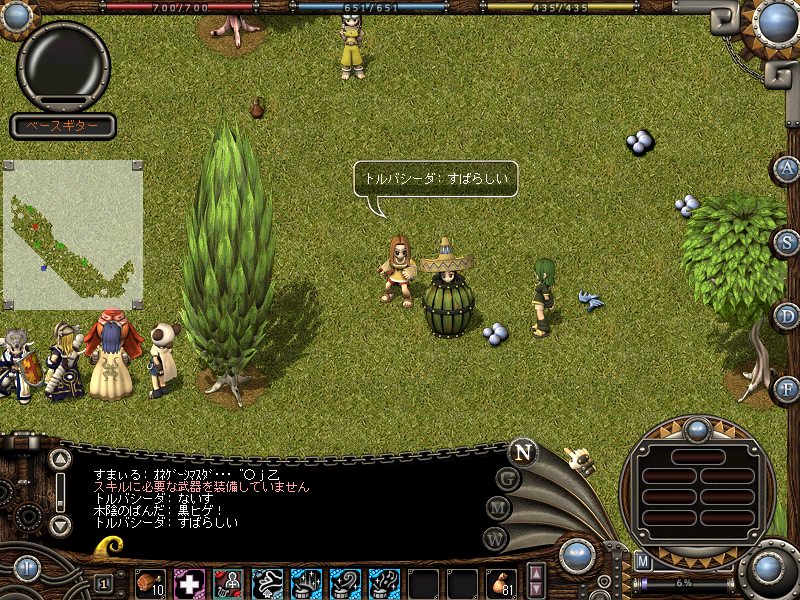This screenshot has height=600, width=800.
Task: Open the minimap view
Action: 73,234
